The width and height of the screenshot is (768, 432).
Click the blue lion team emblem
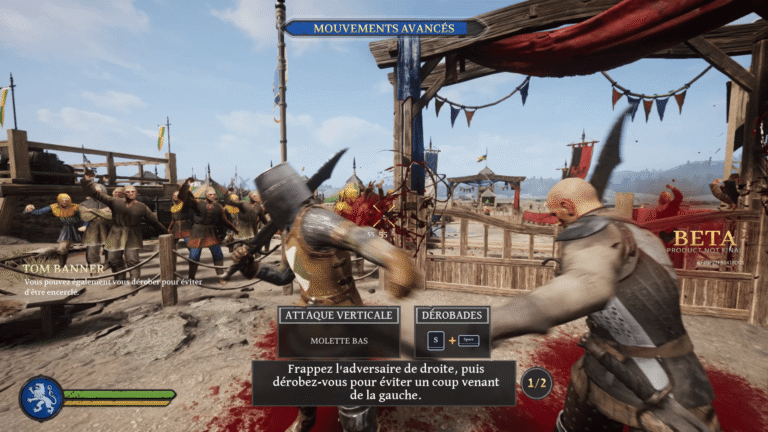pyautogui.click(x=41, y=398)
